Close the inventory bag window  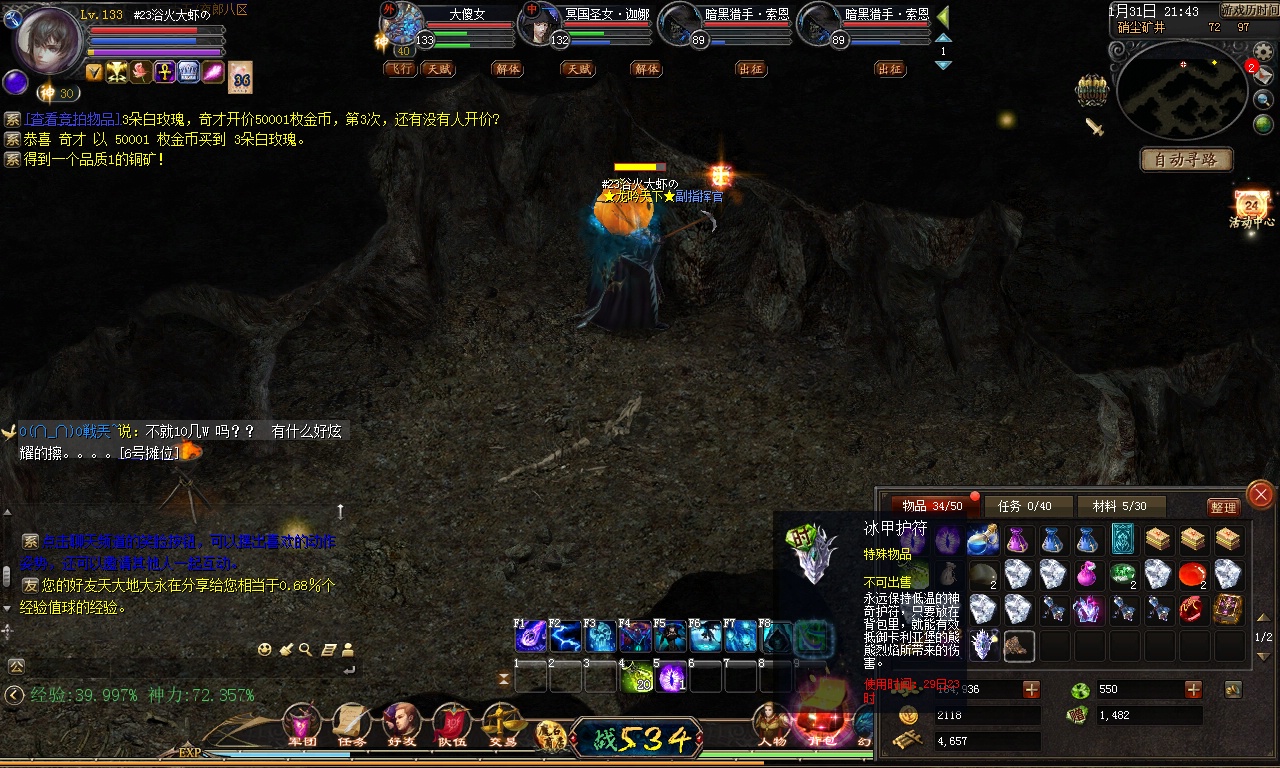click(1260, 494)
